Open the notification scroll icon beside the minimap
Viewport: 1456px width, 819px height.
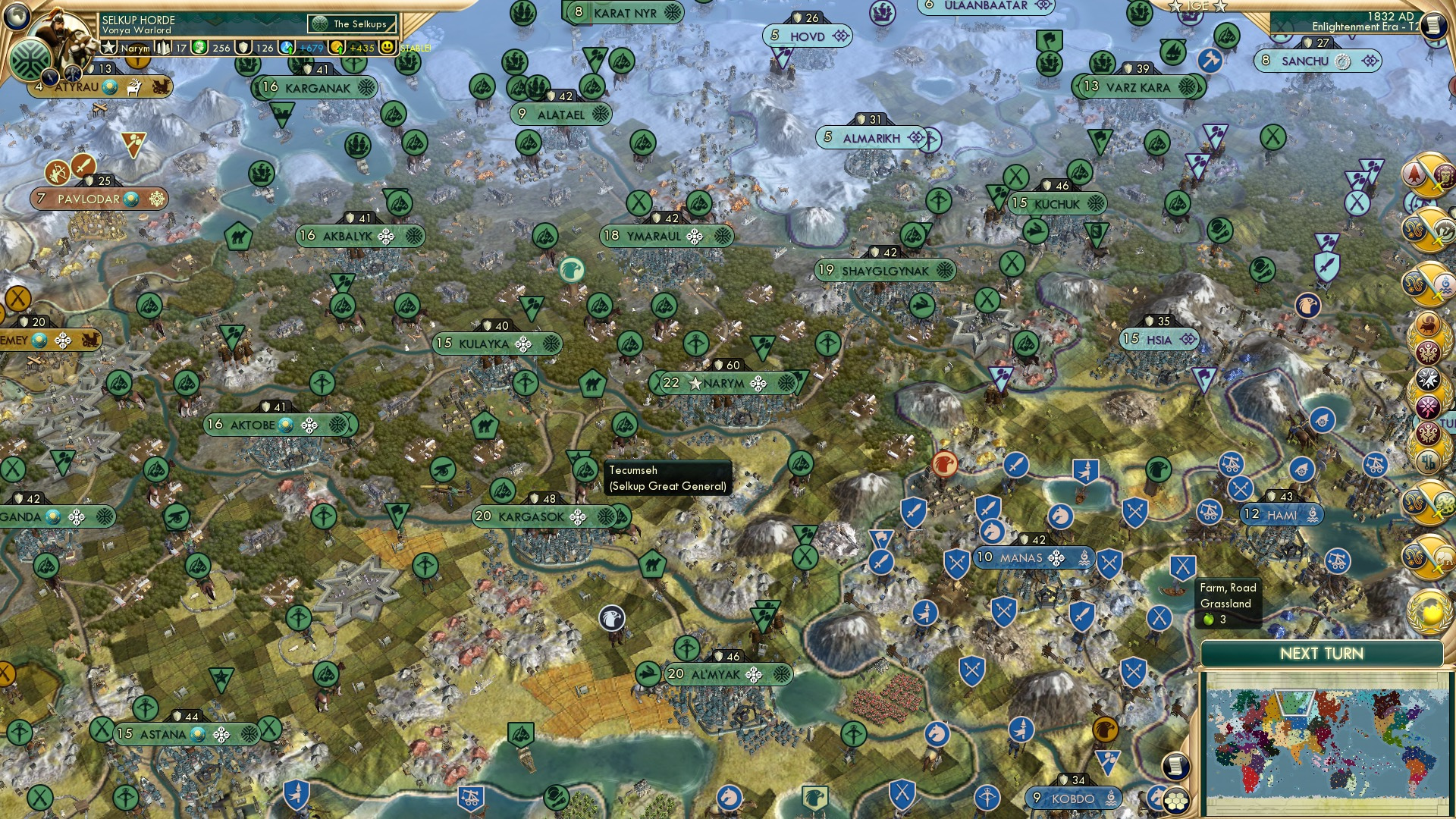point(1176,765)
